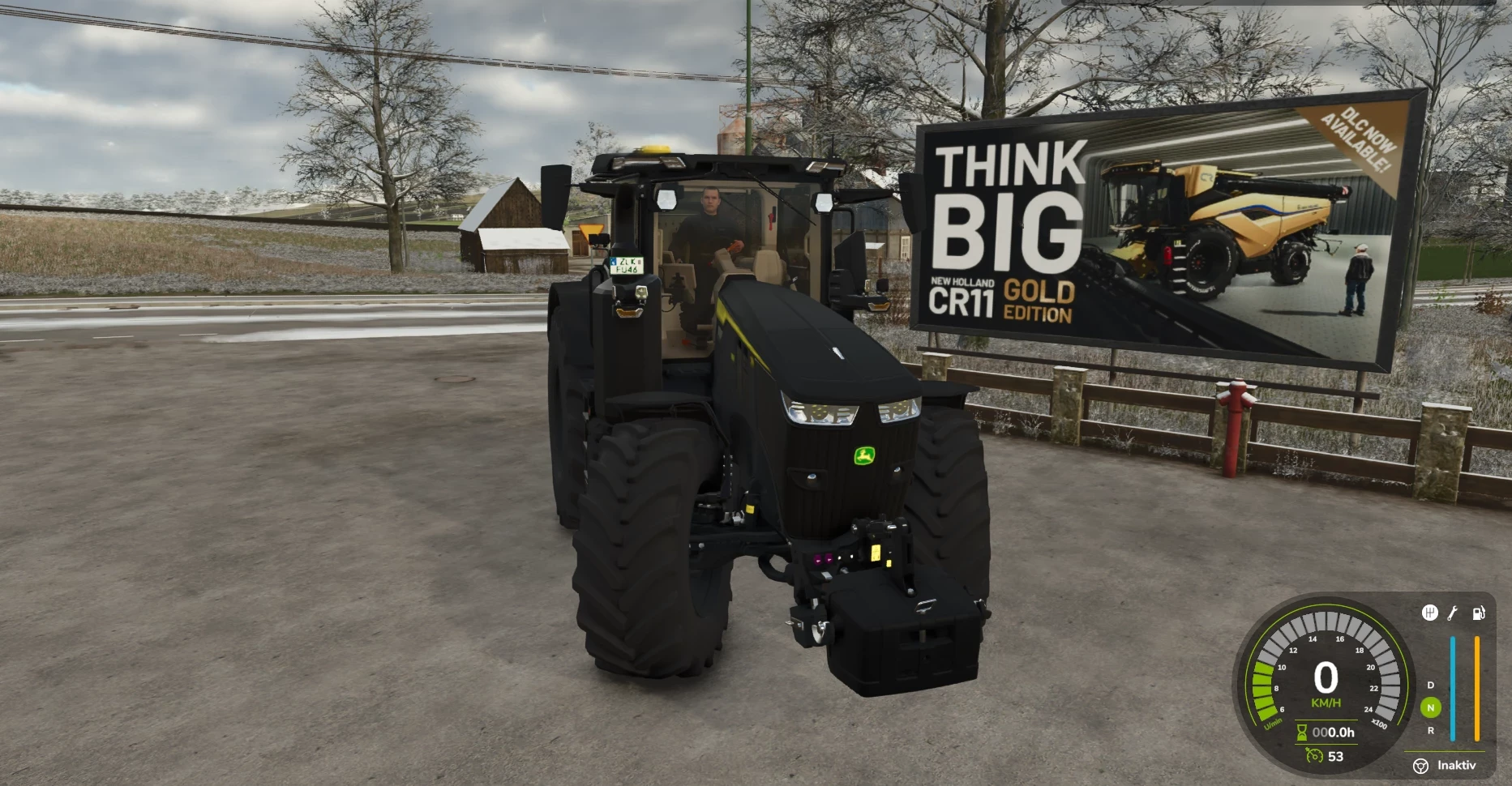Engage the D drive gear indicator

point(1430,685)
